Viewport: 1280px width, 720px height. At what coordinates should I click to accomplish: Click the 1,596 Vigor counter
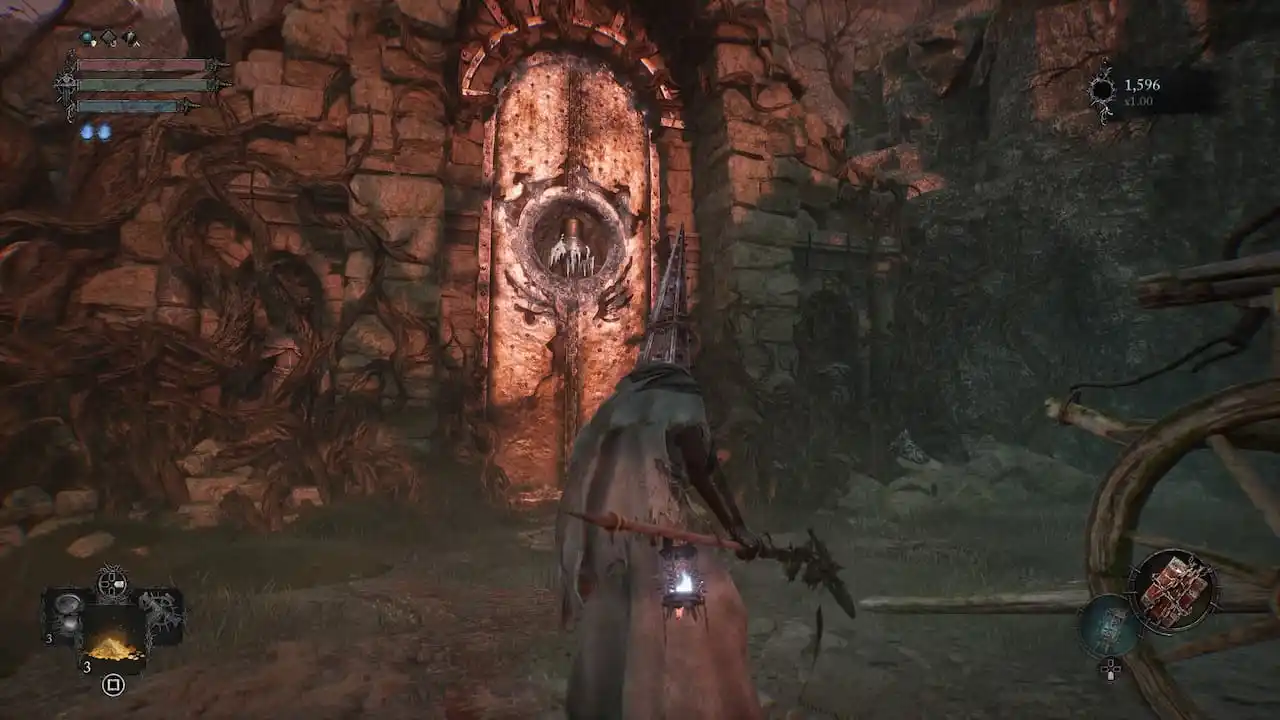point(1142,85)
